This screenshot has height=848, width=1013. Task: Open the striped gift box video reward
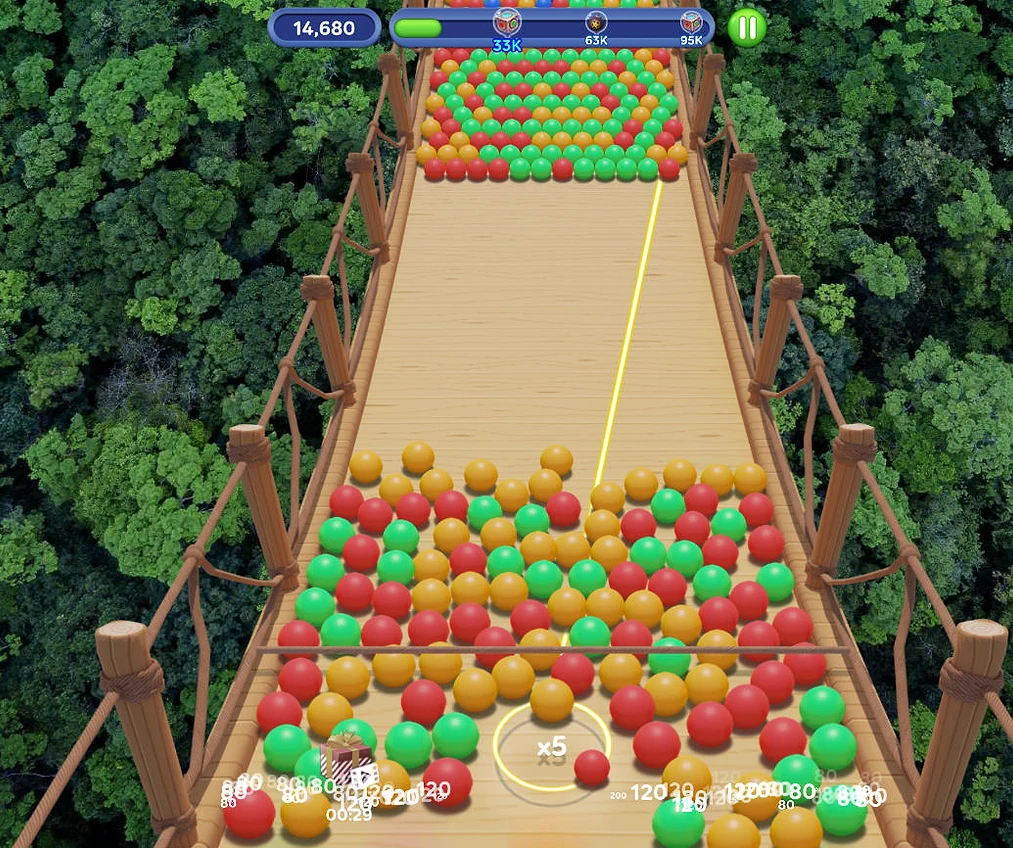pyautogui.click(x=346, y=762)
